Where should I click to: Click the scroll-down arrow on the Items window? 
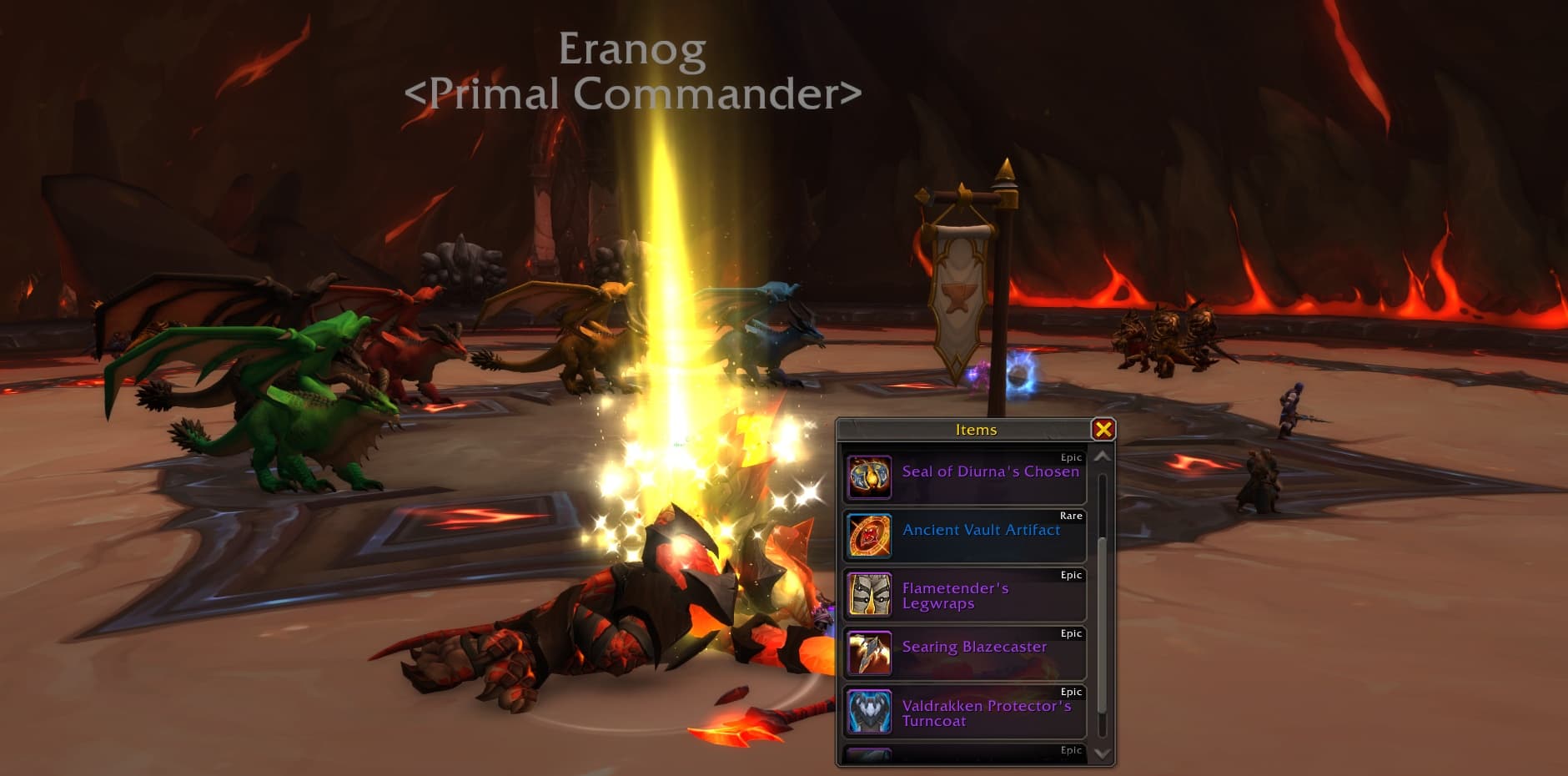click(x=1101, y=753)
